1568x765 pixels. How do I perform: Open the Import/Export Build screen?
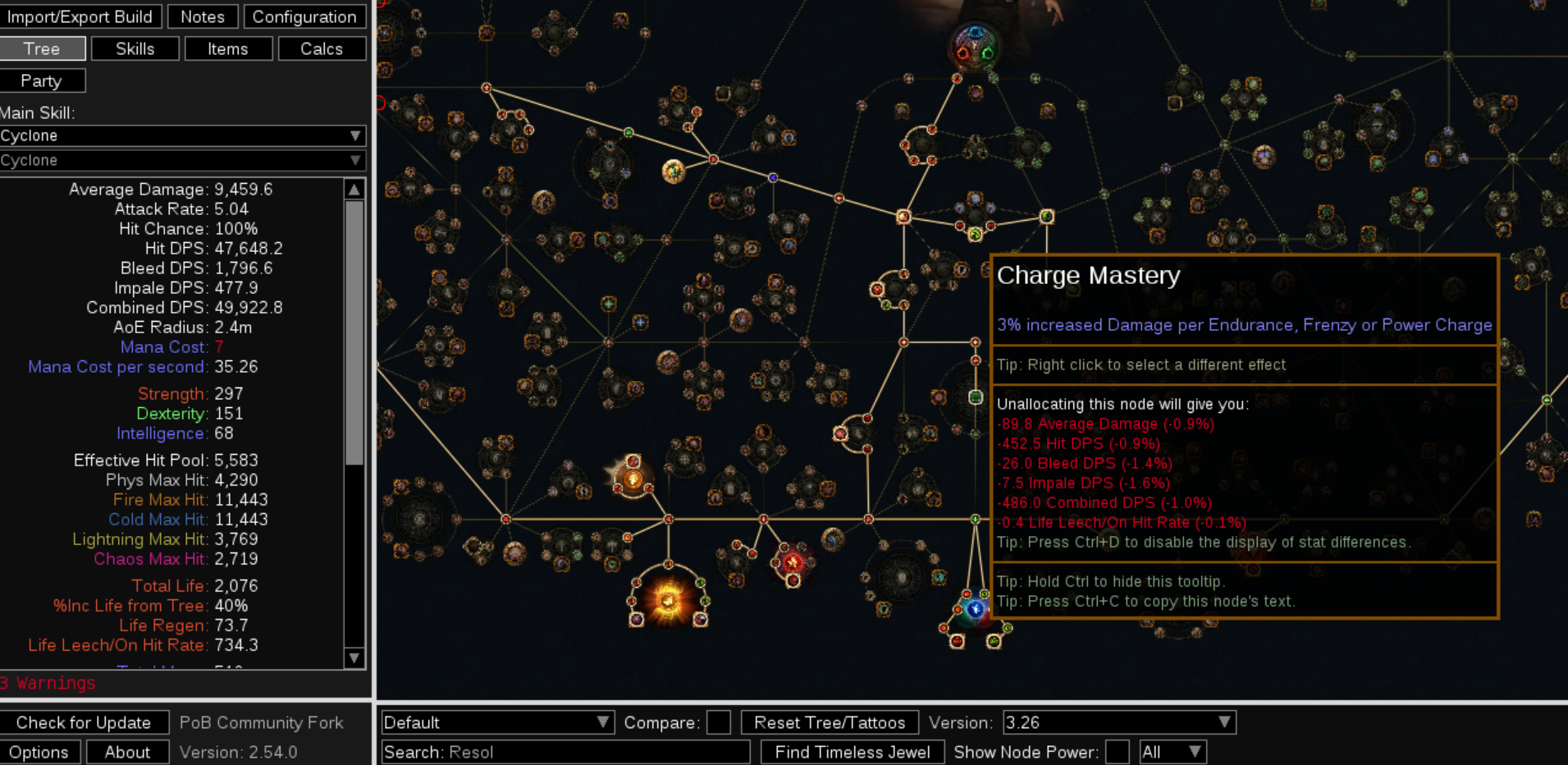[x=80, y=16]
